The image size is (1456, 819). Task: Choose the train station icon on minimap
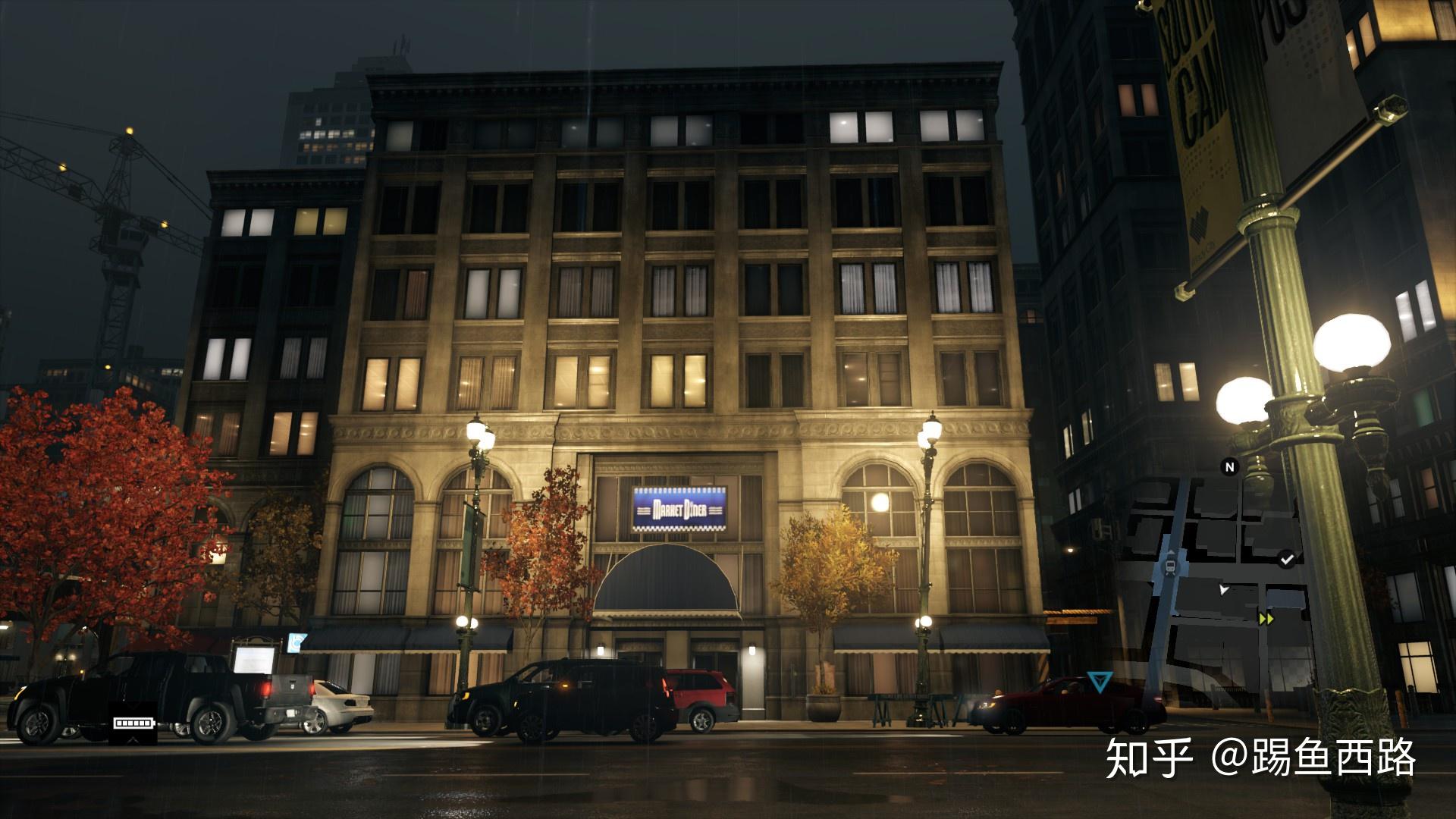(x=1172, y=564)
